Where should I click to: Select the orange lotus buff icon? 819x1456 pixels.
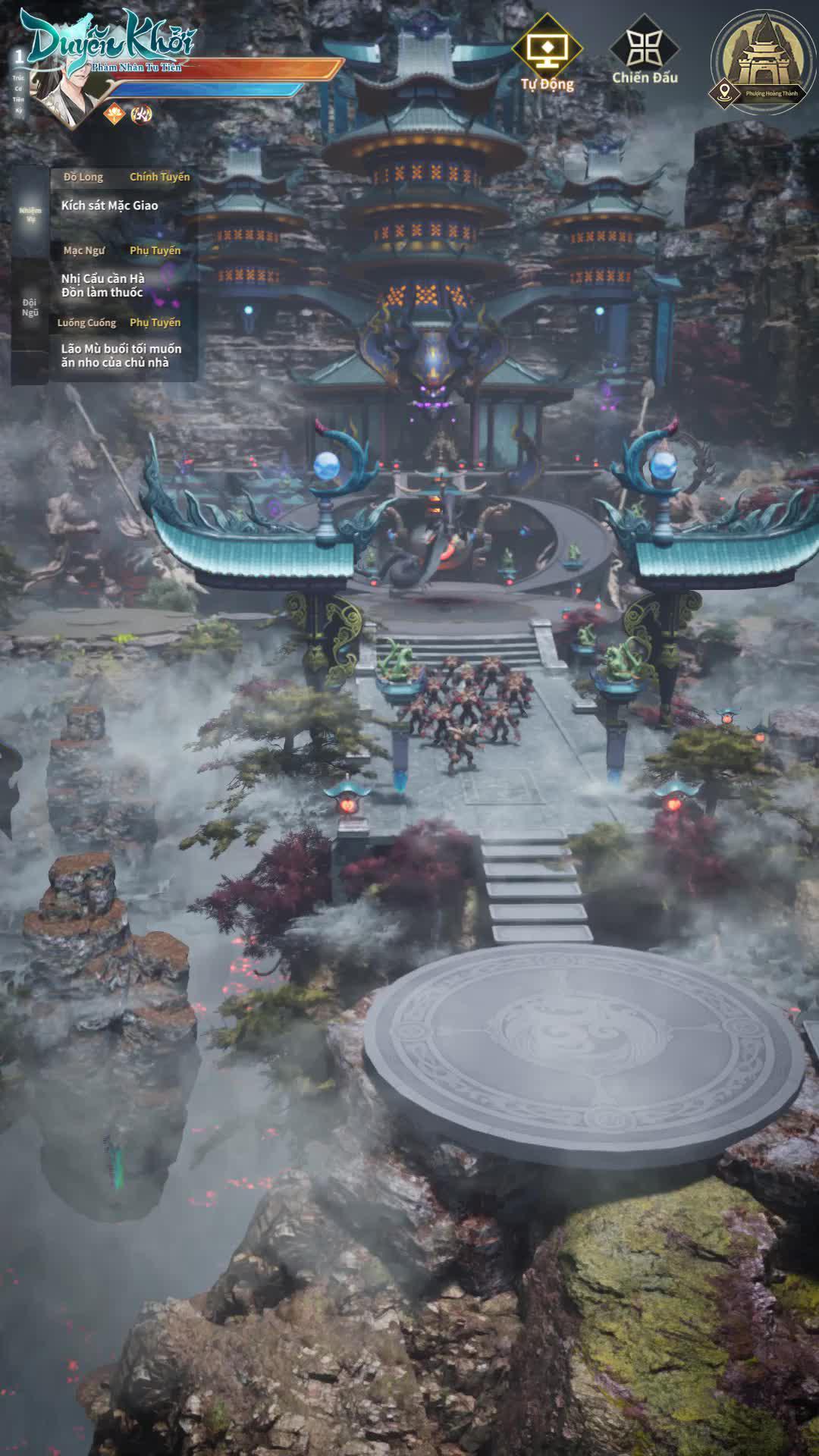click(114, 115)
